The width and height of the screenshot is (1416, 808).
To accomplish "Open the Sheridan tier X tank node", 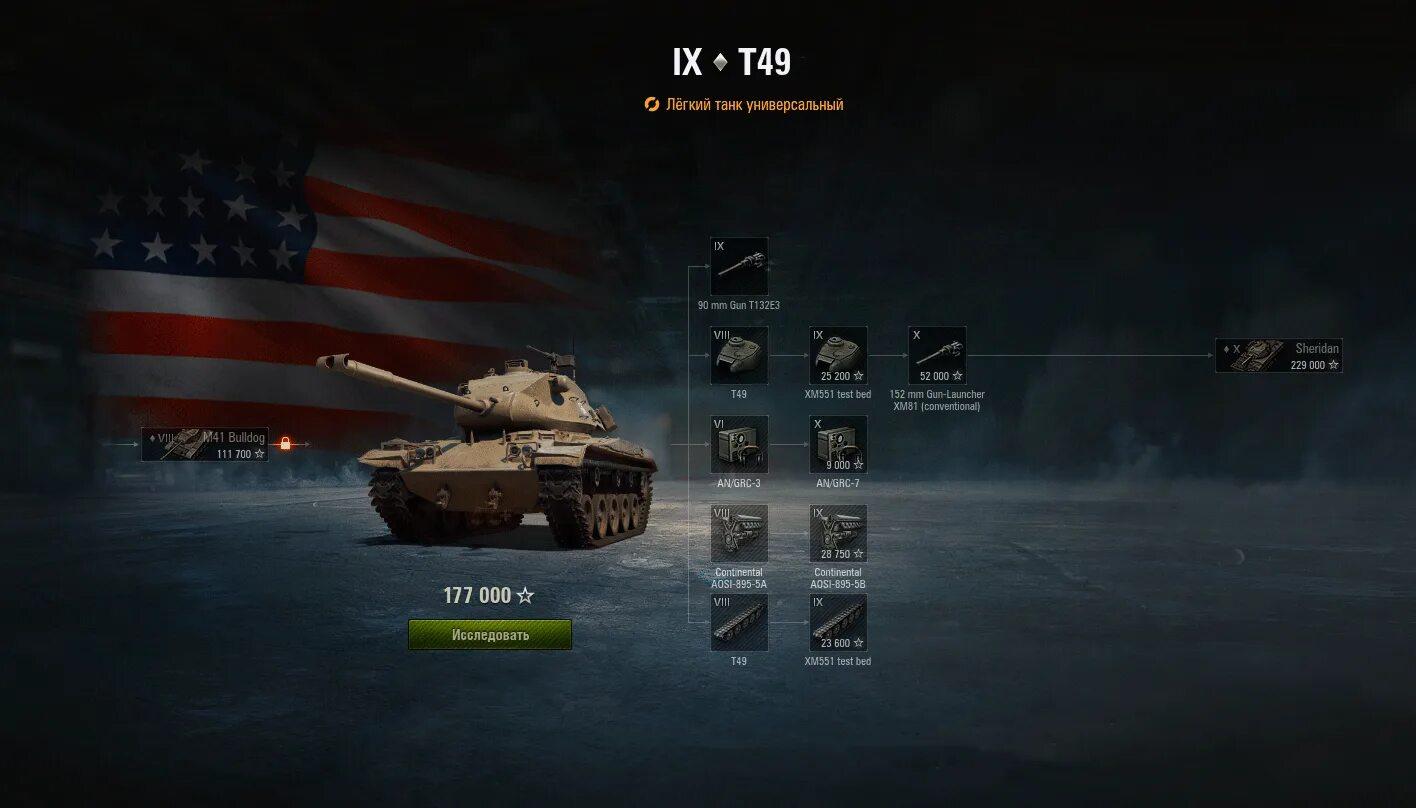I will point(1278,356).
